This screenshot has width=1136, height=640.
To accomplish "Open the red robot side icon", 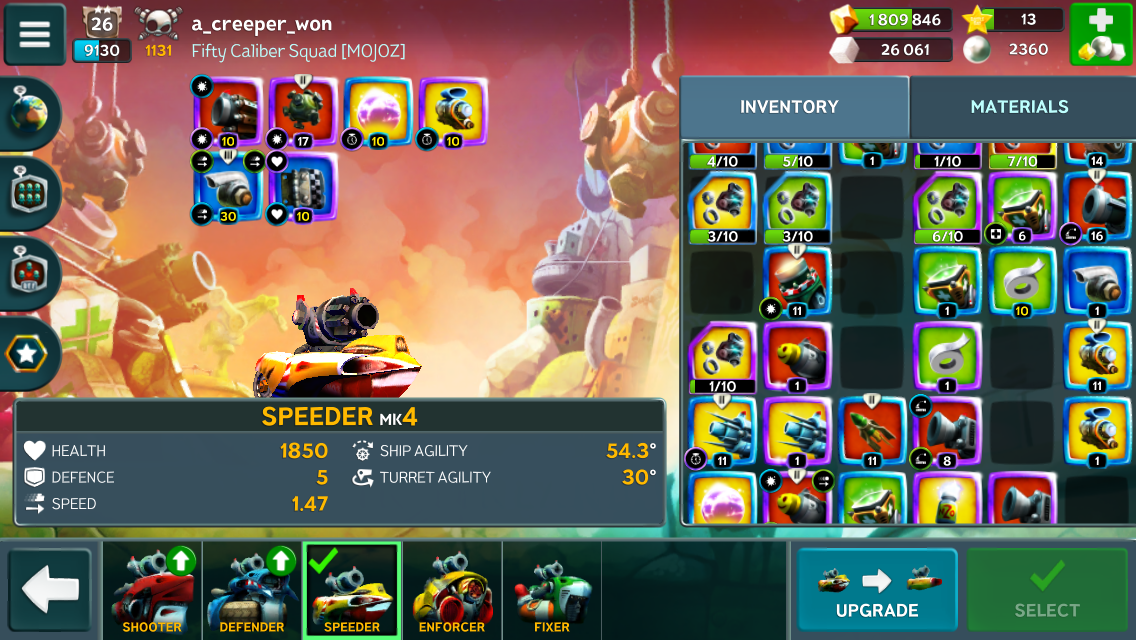I will coord(30,274).
